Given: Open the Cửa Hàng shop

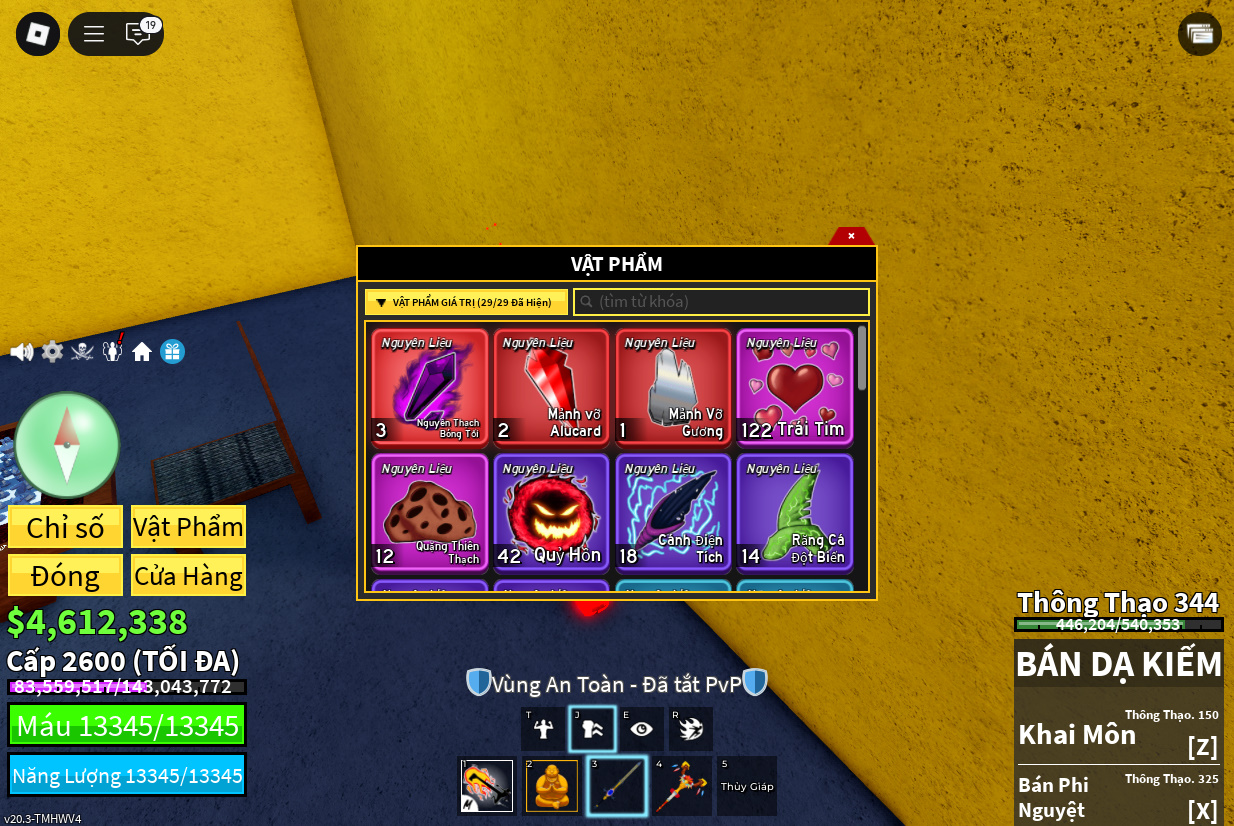Looking at the screenshot, I should pos(188,576).
